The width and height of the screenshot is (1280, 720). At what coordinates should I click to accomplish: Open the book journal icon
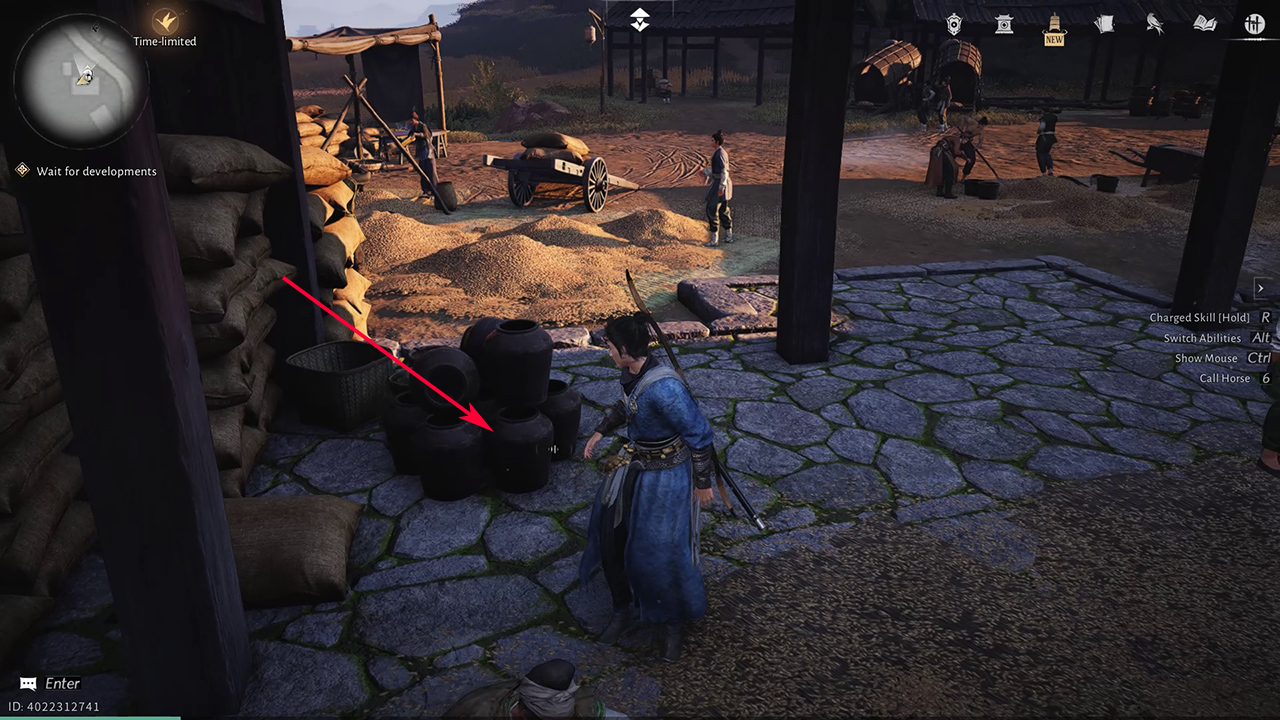click(1204, 24)
